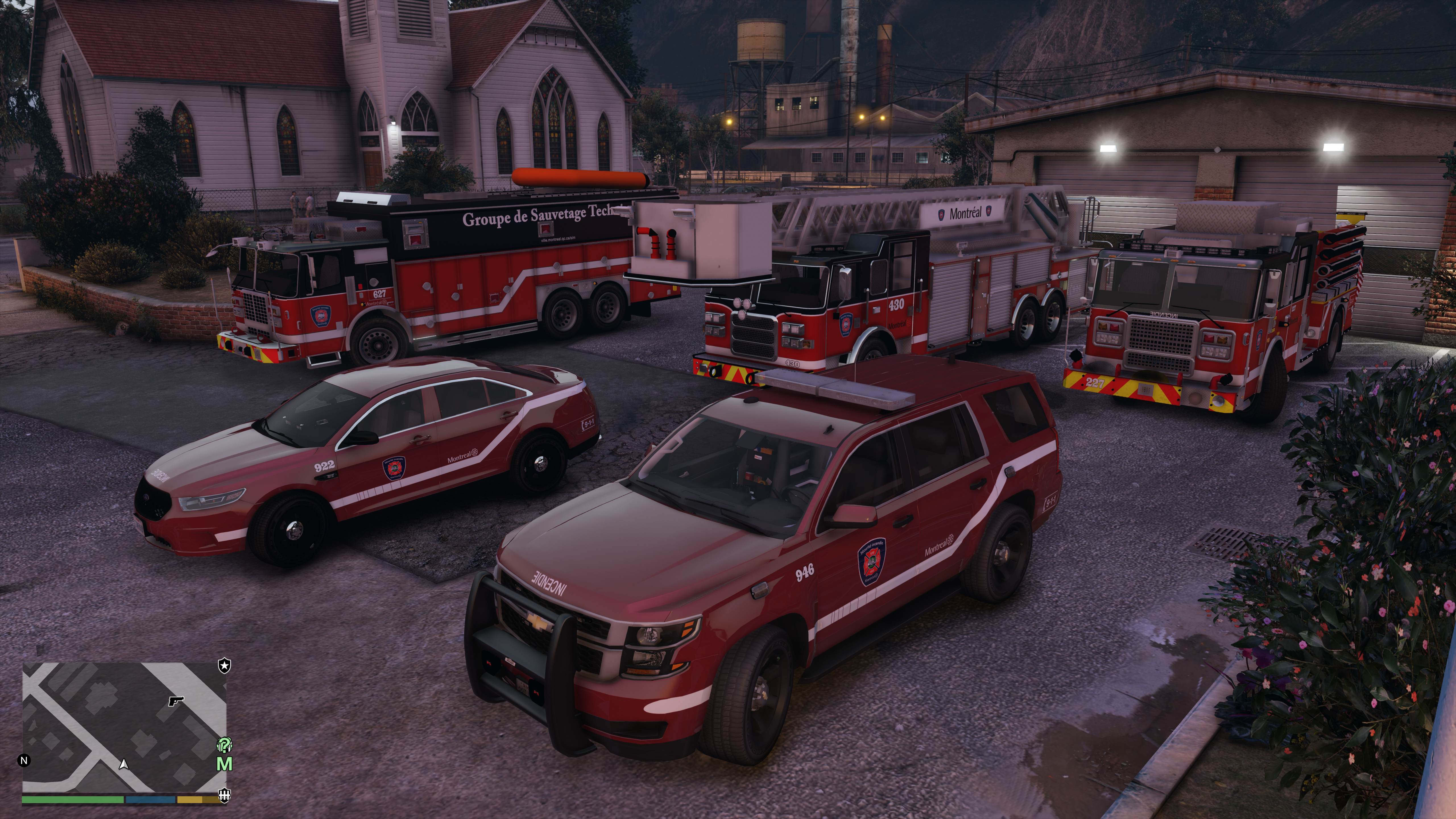Select the green question mark mission blip
The height and width of the screenshot is (819, 1456).
coord(224,745)
